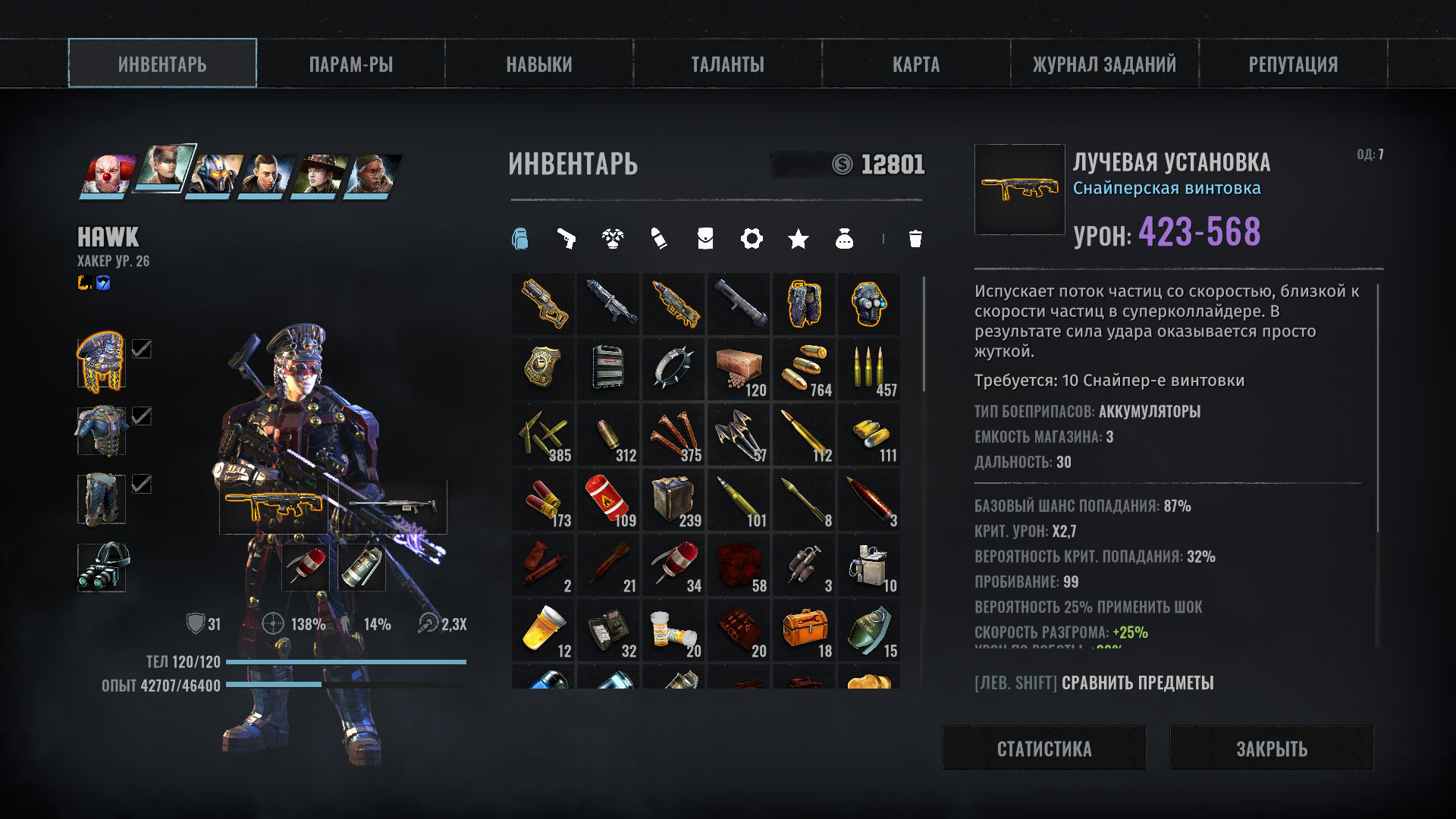Close the inventory with ЗАКРЫТЬ
Screen dimensions: 1456x819
pos(1271,748)
